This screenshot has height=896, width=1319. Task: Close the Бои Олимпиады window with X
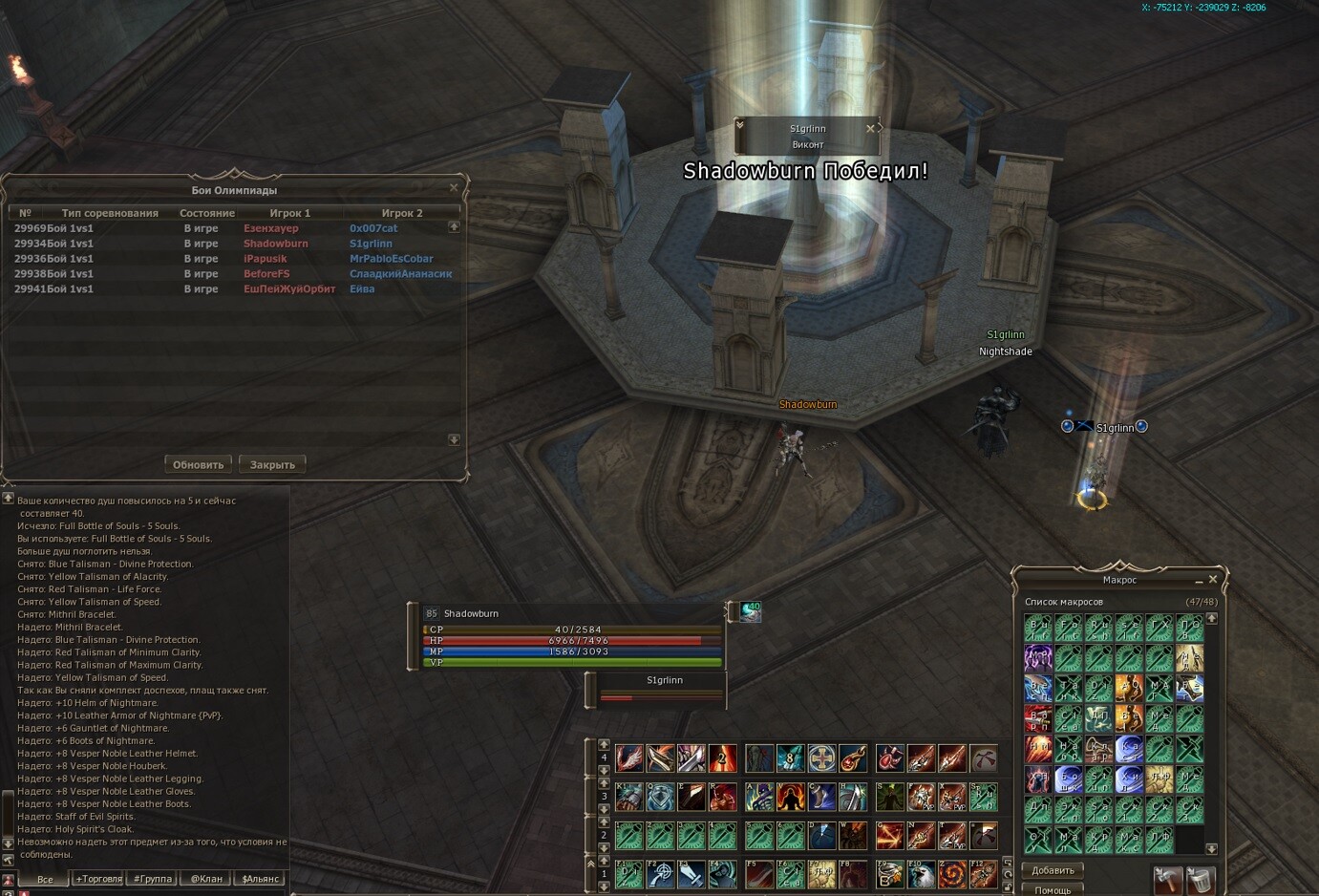(454, 187)
